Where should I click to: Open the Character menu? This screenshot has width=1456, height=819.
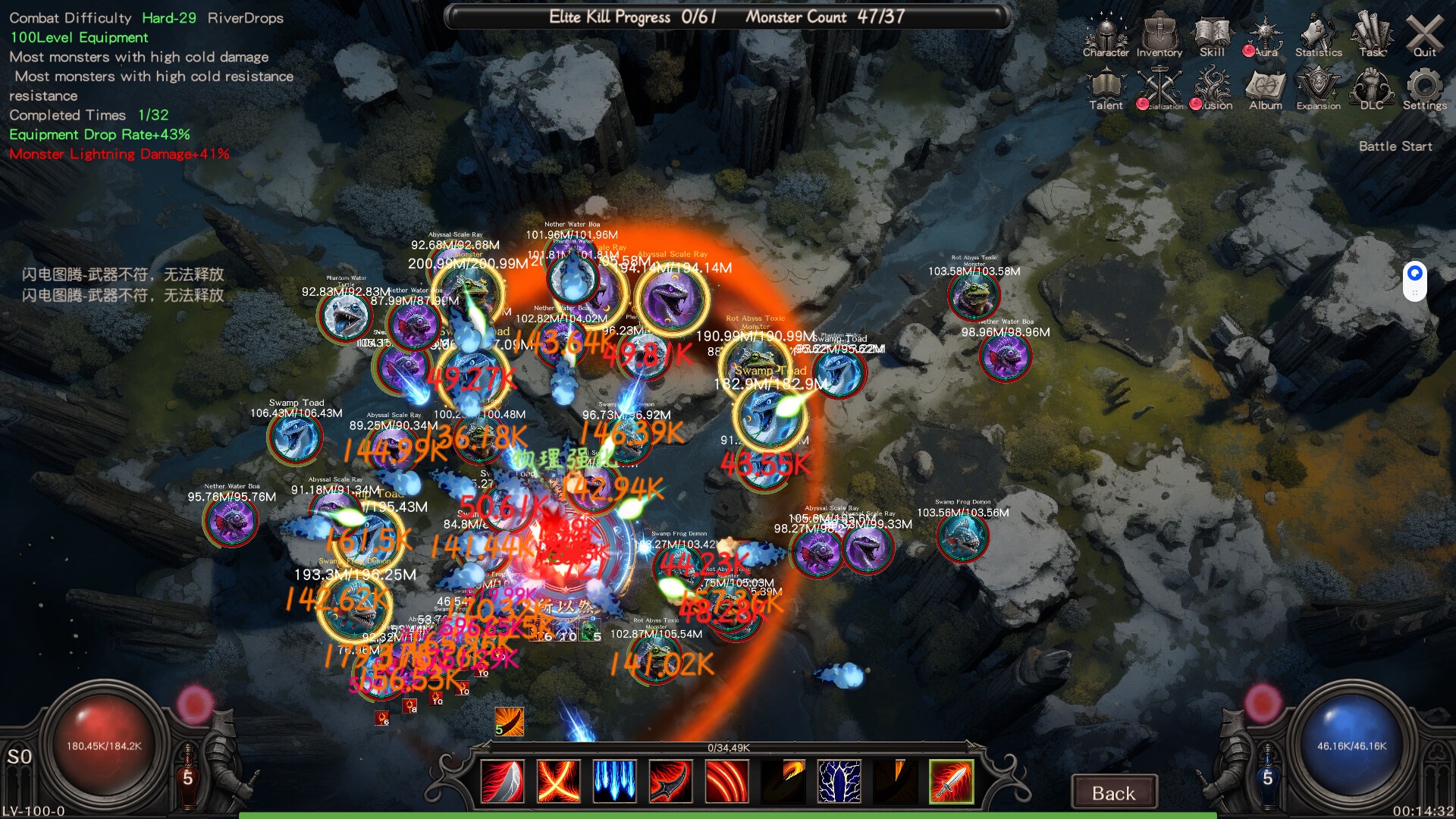1106,36
